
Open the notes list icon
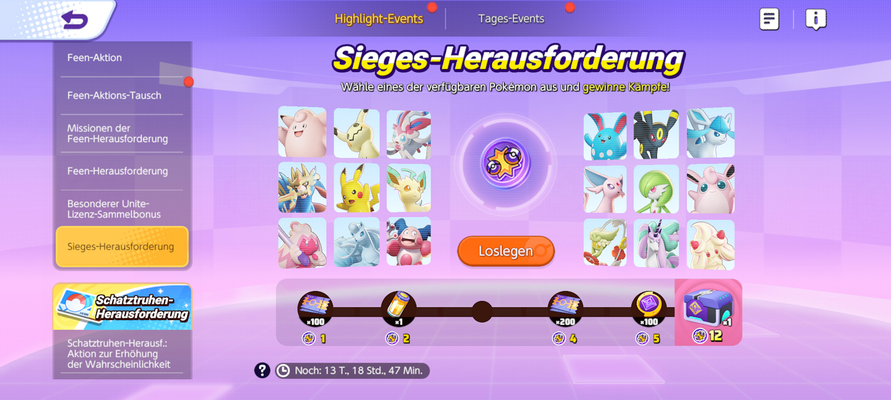pos(769,19)
